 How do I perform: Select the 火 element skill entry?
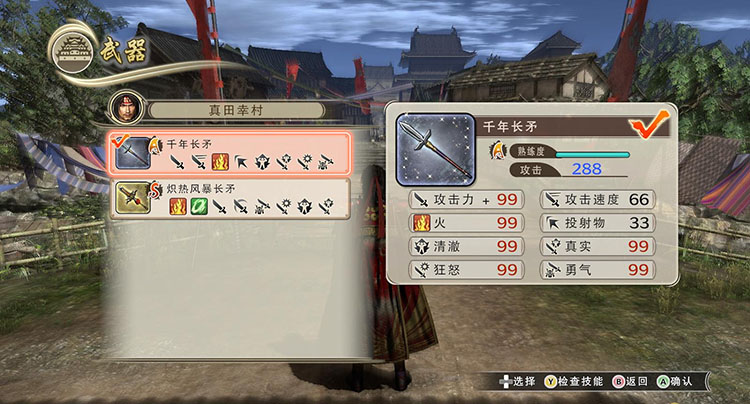tap(465, 223)
